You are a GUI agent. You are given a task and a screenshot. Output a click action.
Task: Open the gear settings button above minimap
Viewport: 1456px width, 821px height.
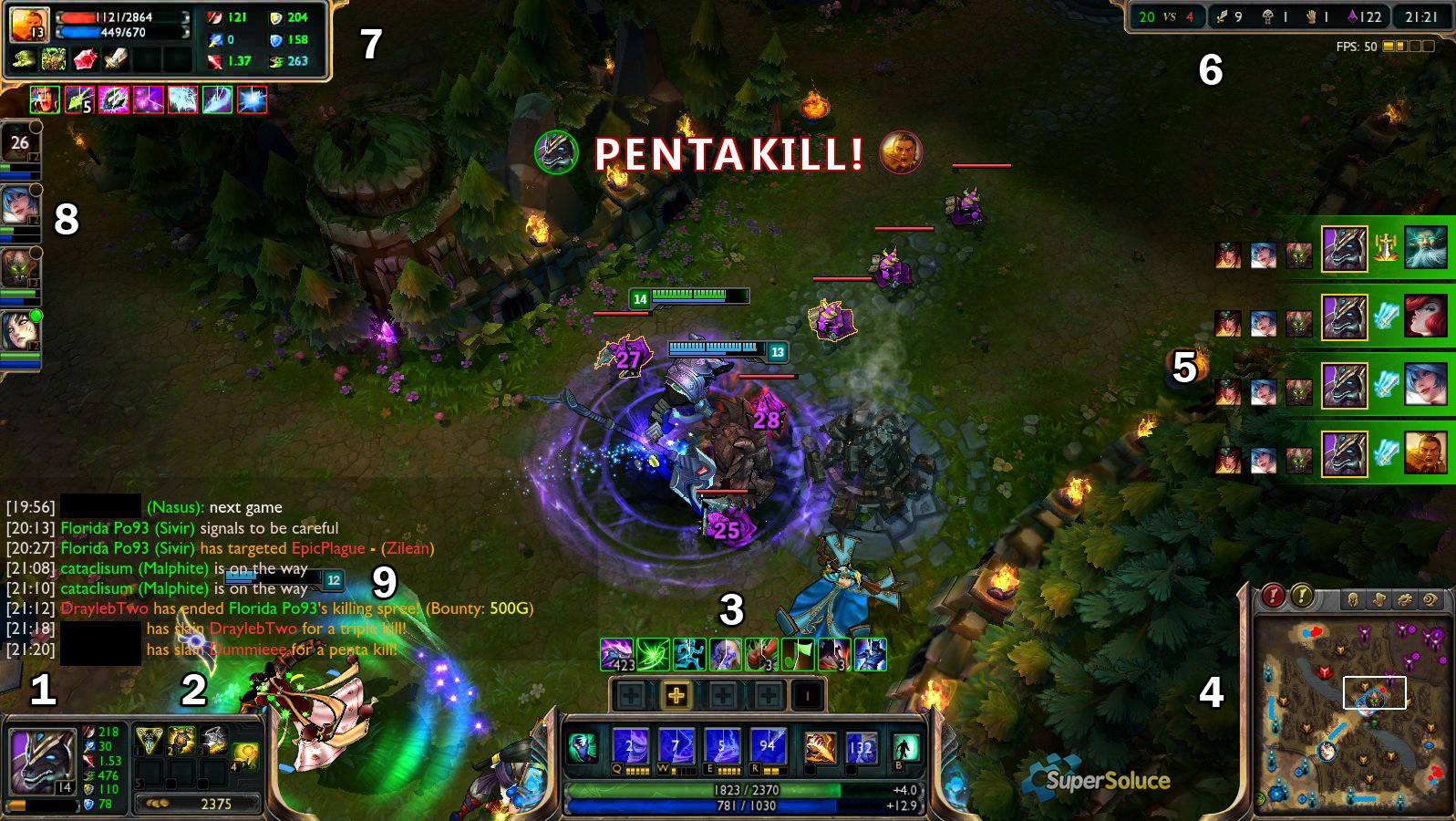click(x=1405, y=599)
